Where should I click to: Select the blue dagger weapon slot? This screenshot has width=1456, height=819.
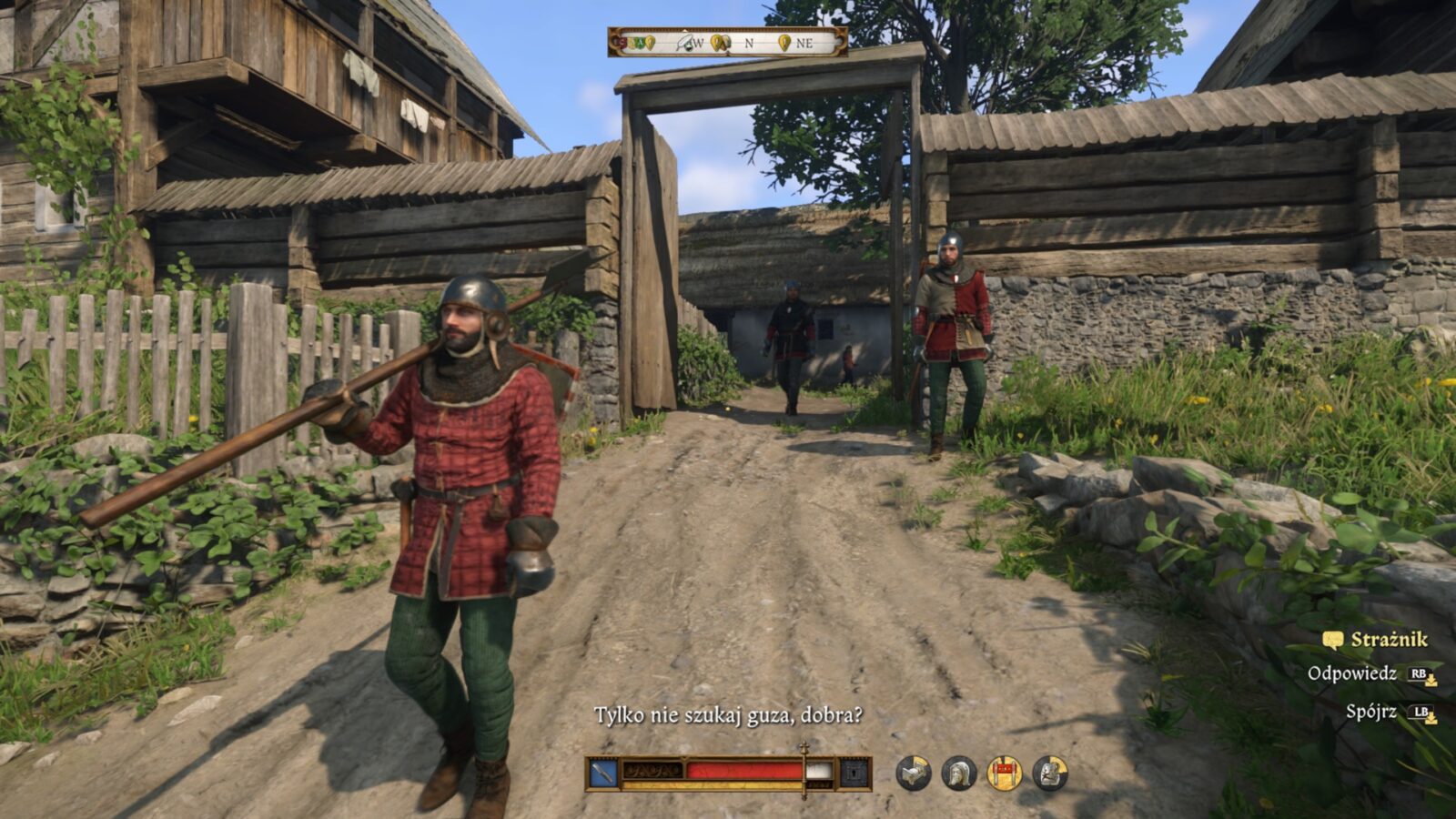click(x=604, y=773)
